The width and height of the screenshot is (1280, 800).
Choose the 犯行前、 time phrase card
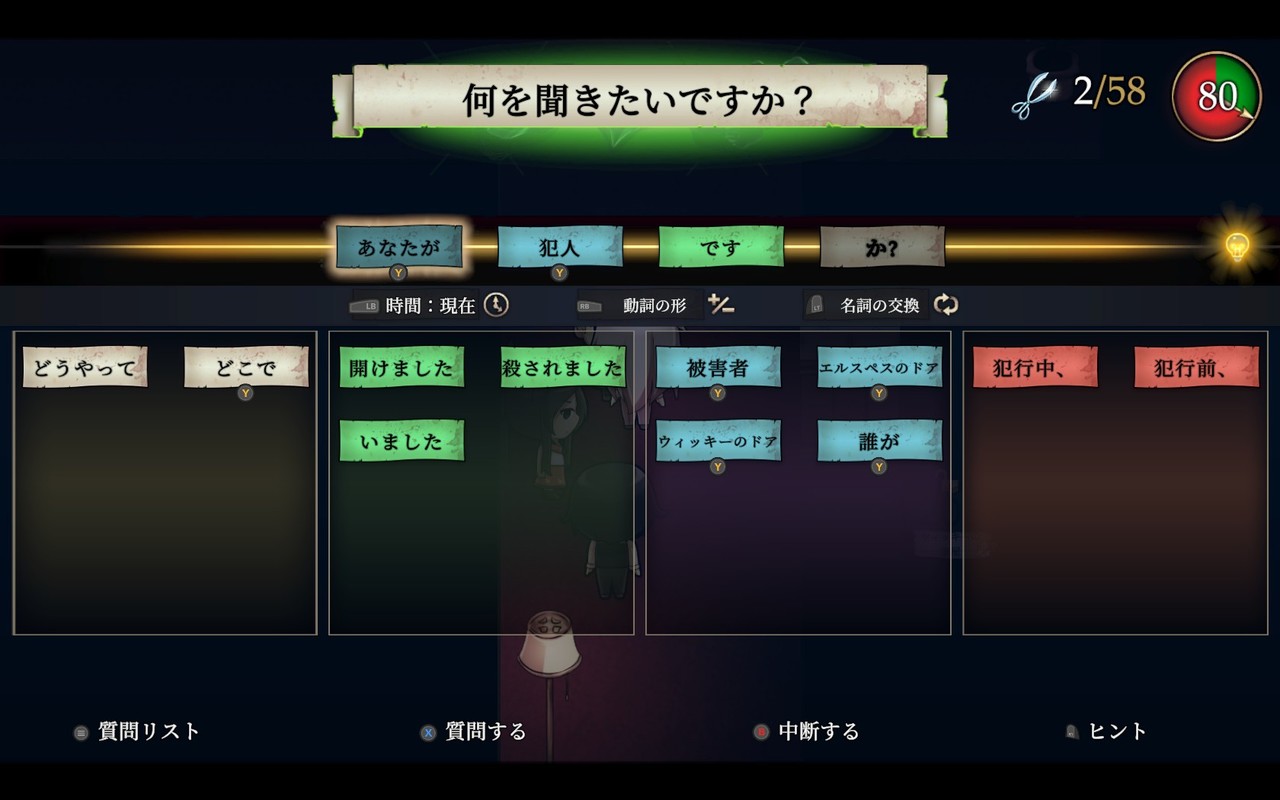(x=1196, y=367)
